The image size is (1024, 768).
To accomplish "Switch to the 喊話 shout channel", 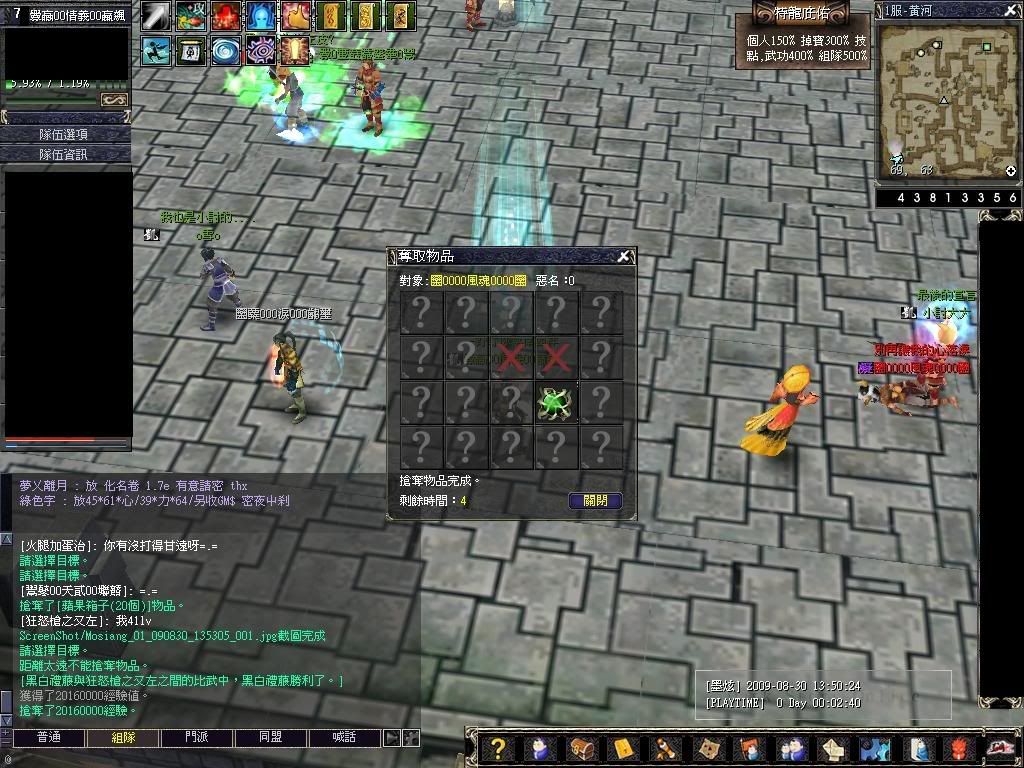I will point(343,738).
